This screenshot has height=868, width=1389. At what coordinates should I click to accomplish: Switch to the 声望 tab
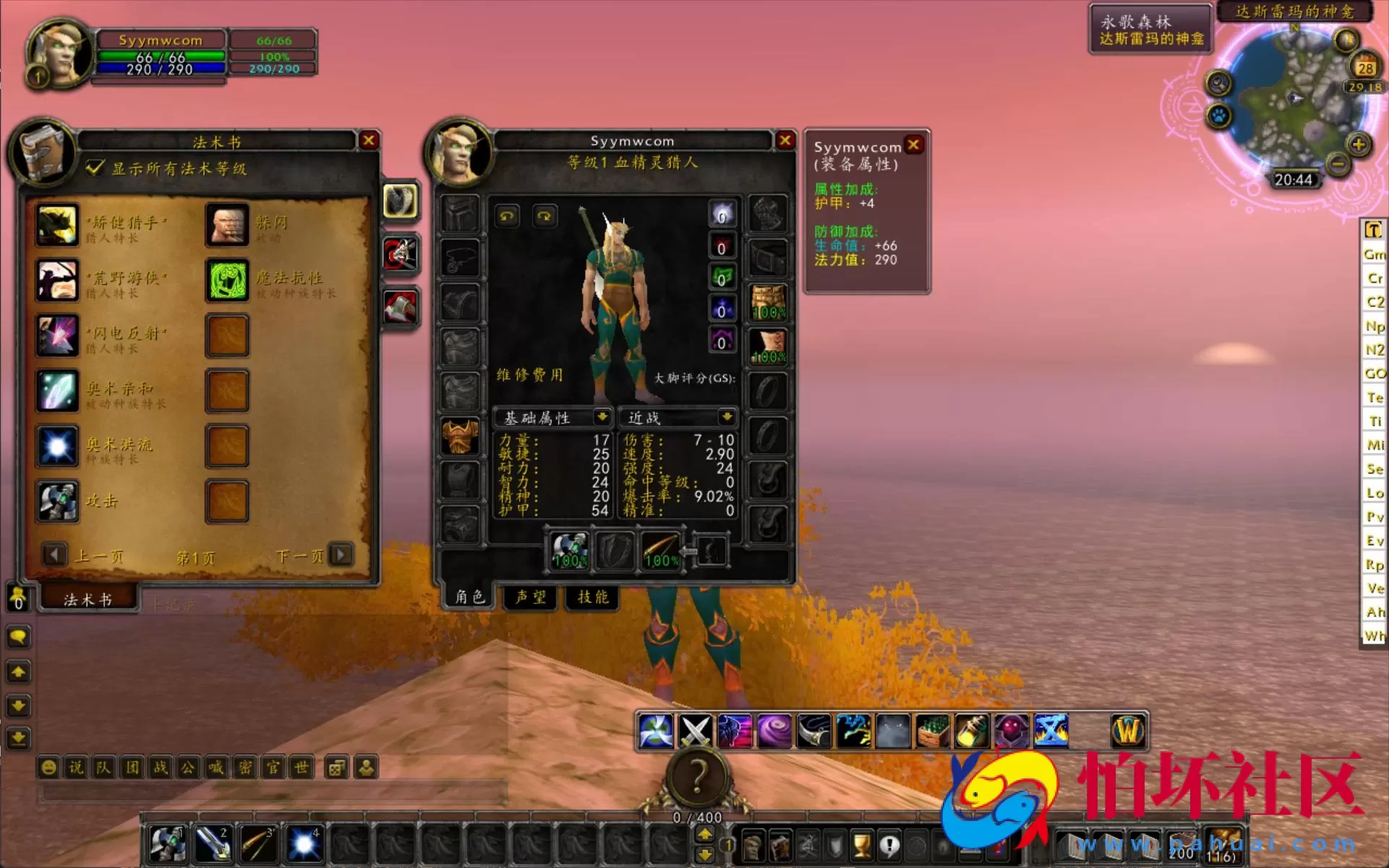point(530,598)
